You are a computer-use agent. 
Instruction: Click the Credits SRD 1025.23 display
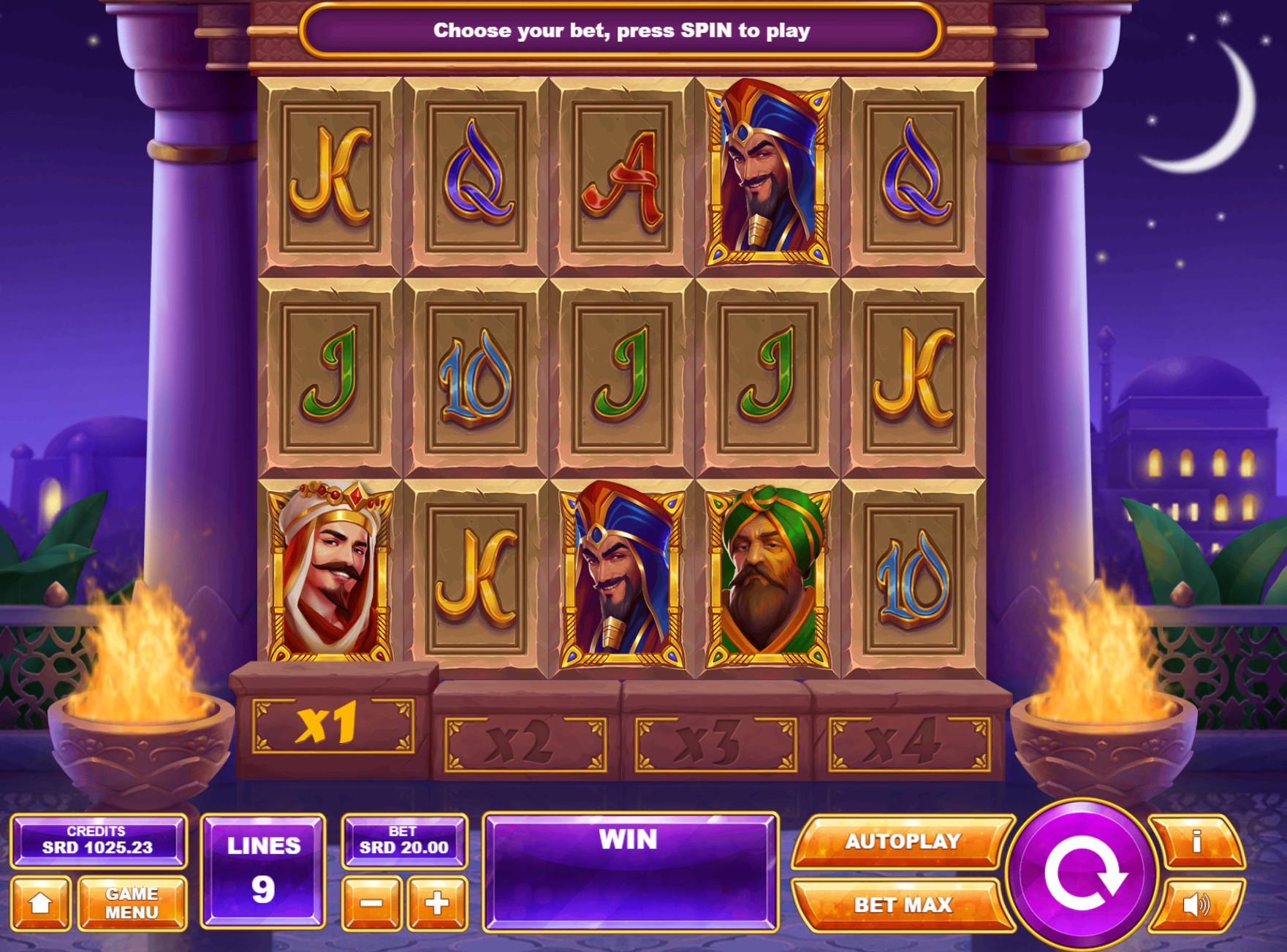tap(99, 842)
